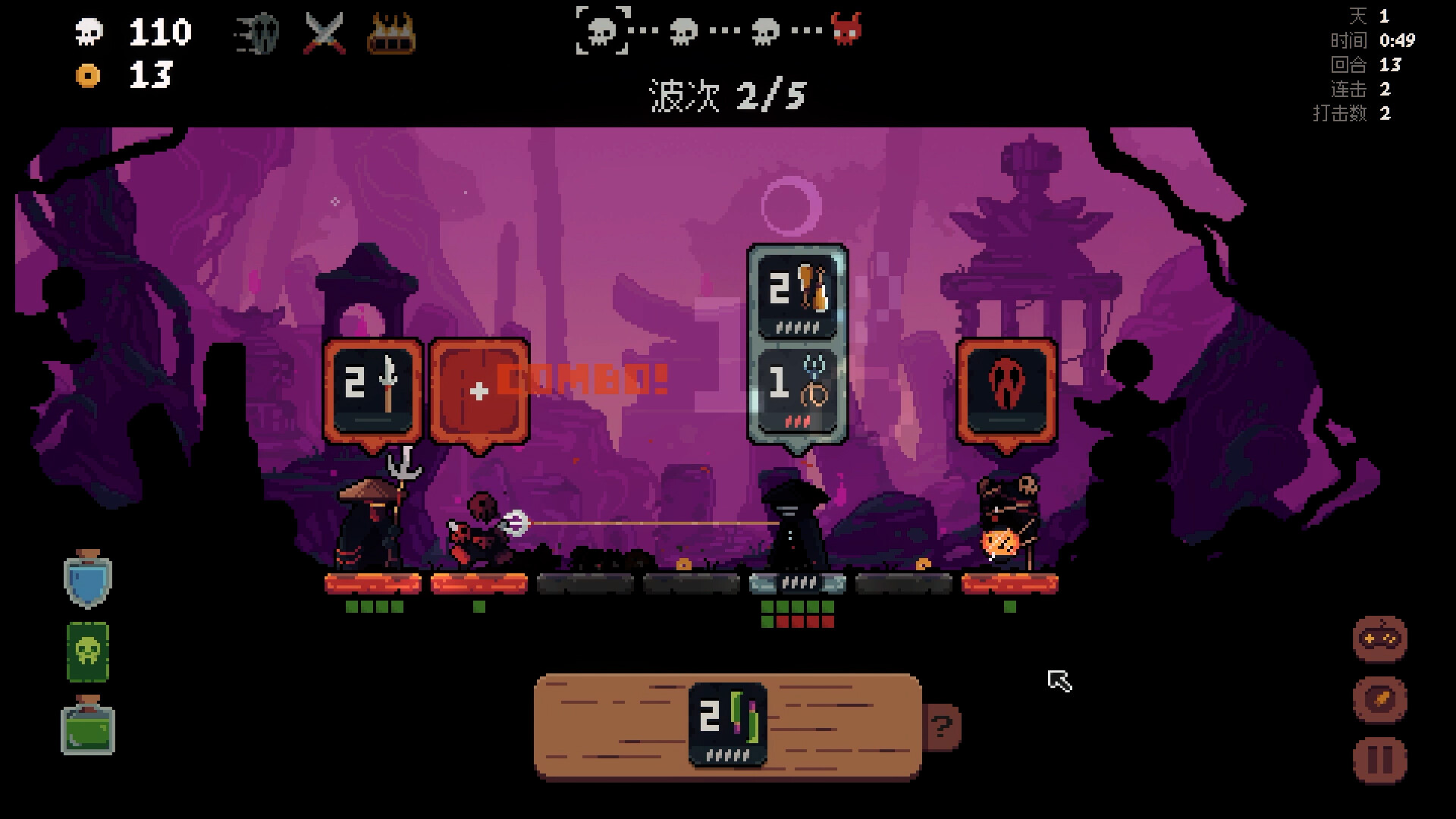This screenshot has height=819, width=1456.
Task: Select the green skull card on the left side
Action: point(86,652)
